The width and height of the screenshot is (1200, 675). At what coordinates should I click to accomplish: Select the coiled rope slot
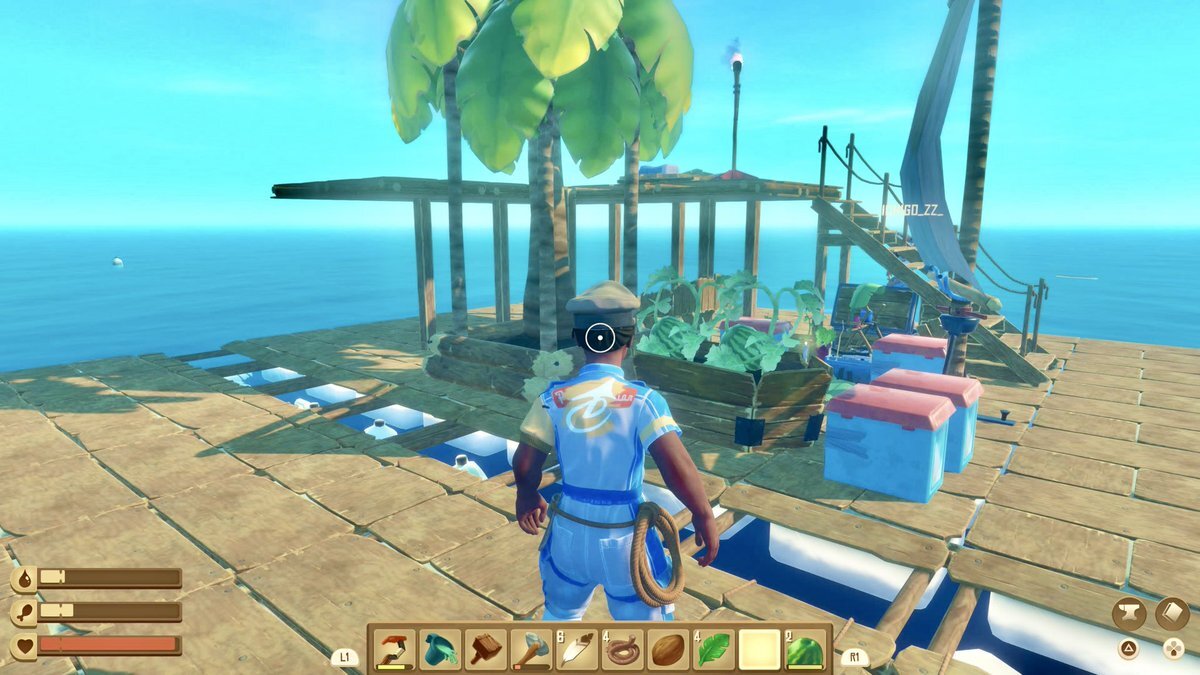tap(622, 650)
